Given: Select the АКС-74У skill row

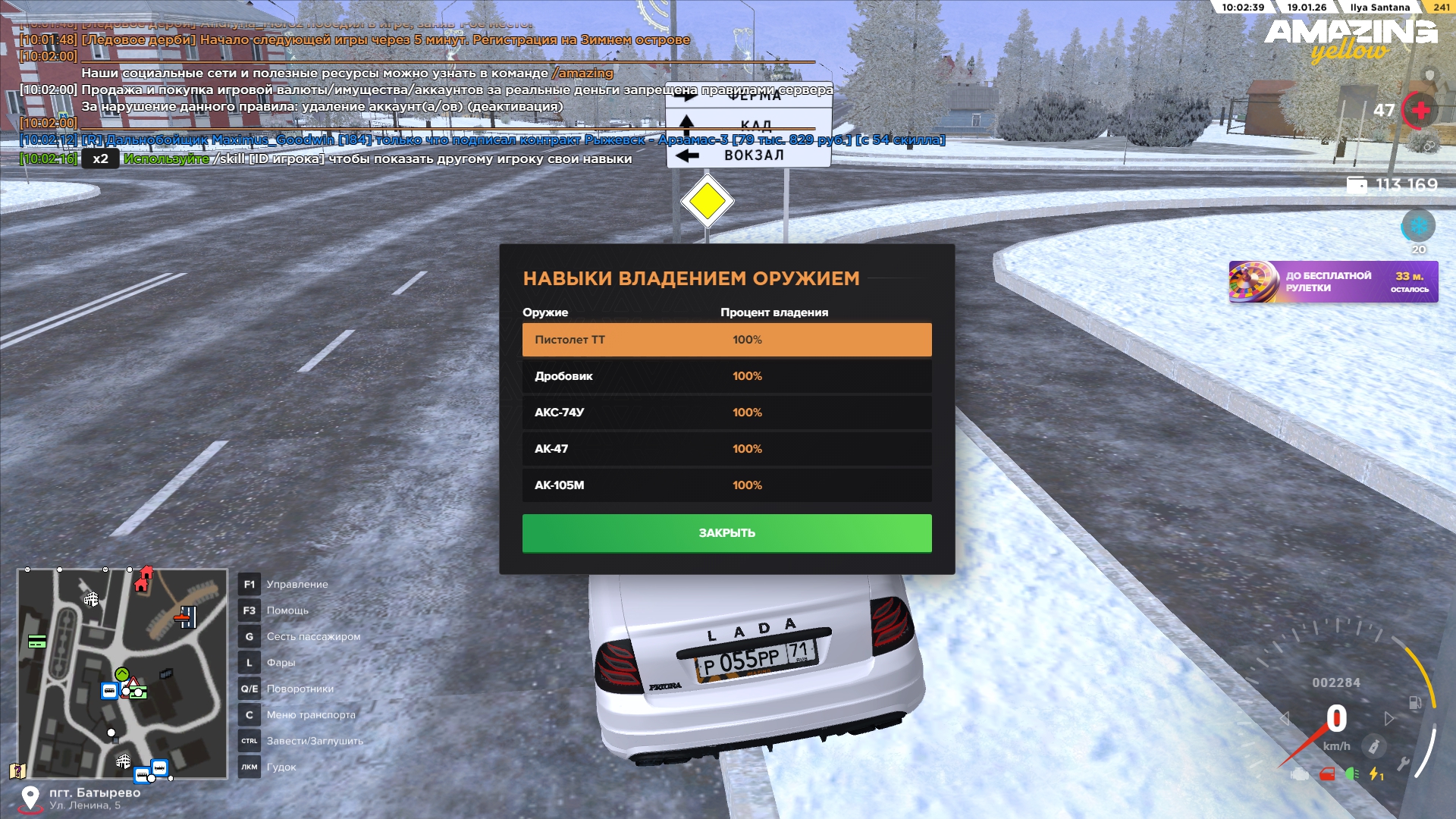Looking at the screenshot, I should [726, 413].
